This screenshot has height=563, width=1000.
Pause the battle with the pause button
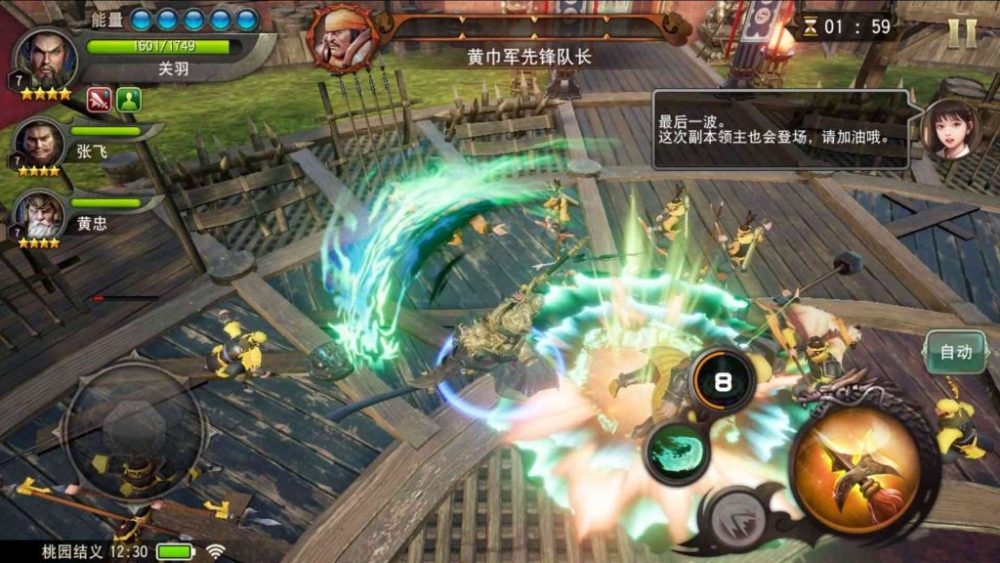coord(961,32)
